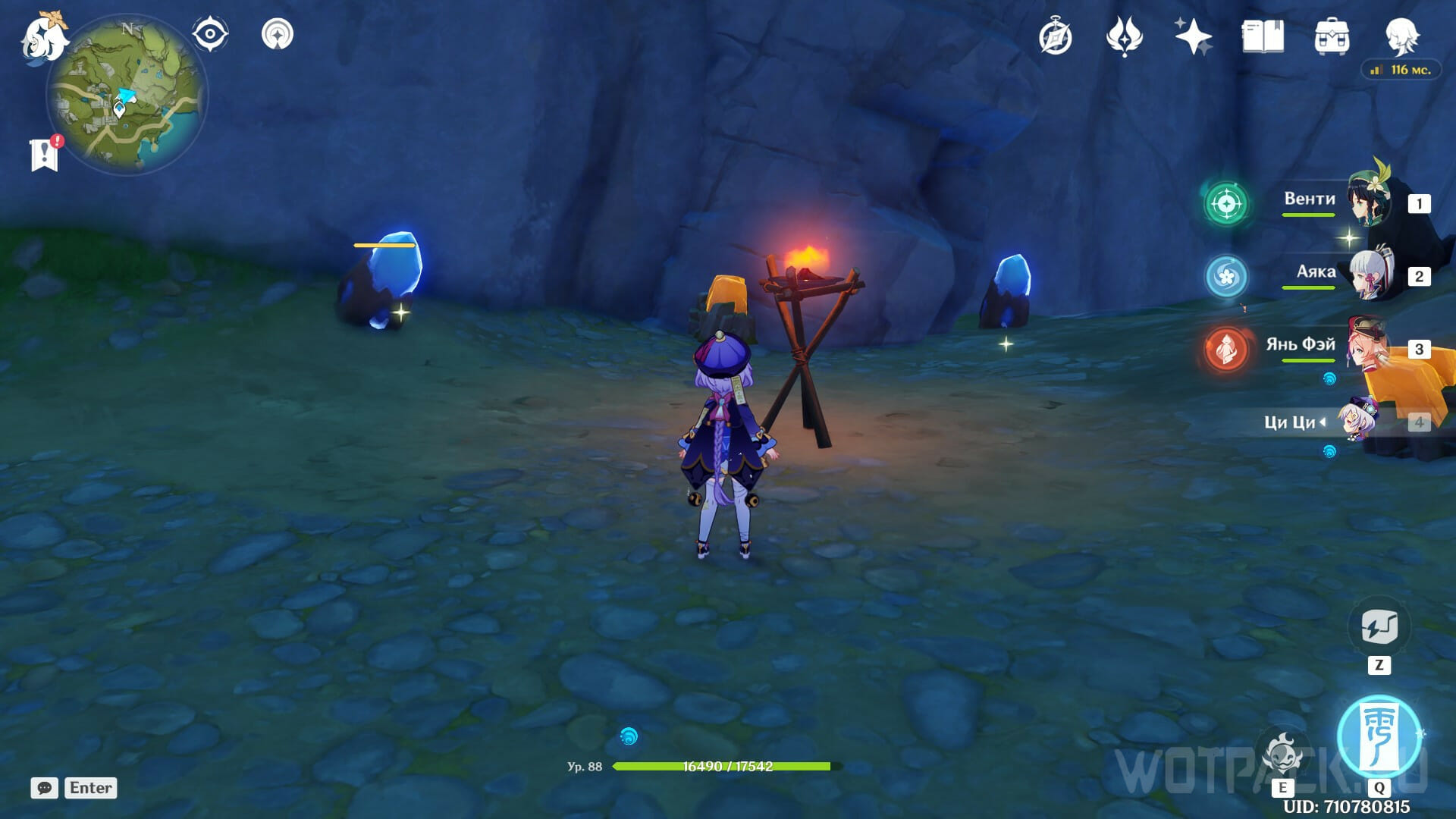Toggle the elemental sight eye icon
This screenshot has width=1456, height=819.
(x=209, y=34)
